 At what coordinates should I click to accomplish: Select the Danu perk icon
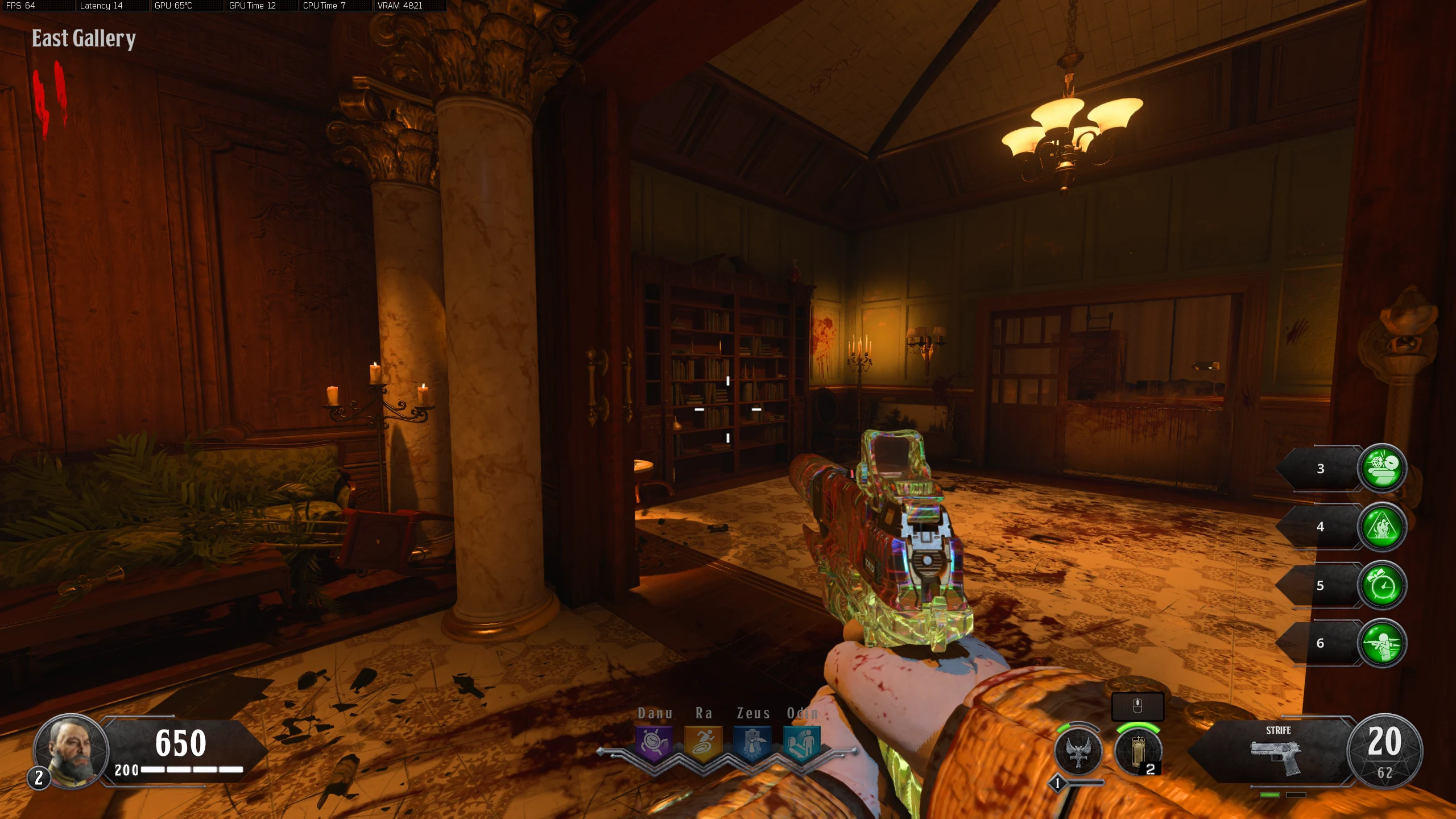point(654,743)
